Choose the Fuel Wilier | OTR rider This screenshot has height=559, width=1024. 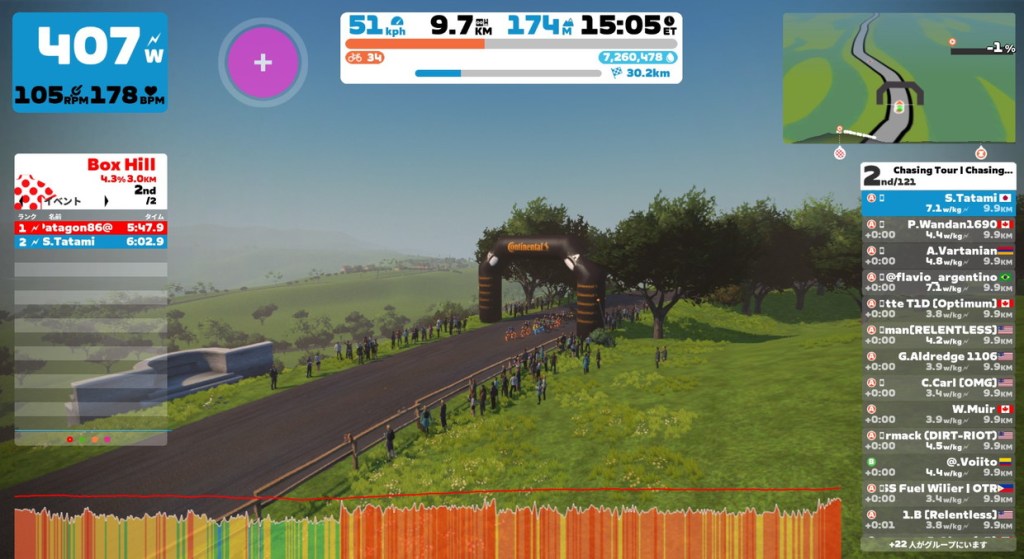[938, 492]
